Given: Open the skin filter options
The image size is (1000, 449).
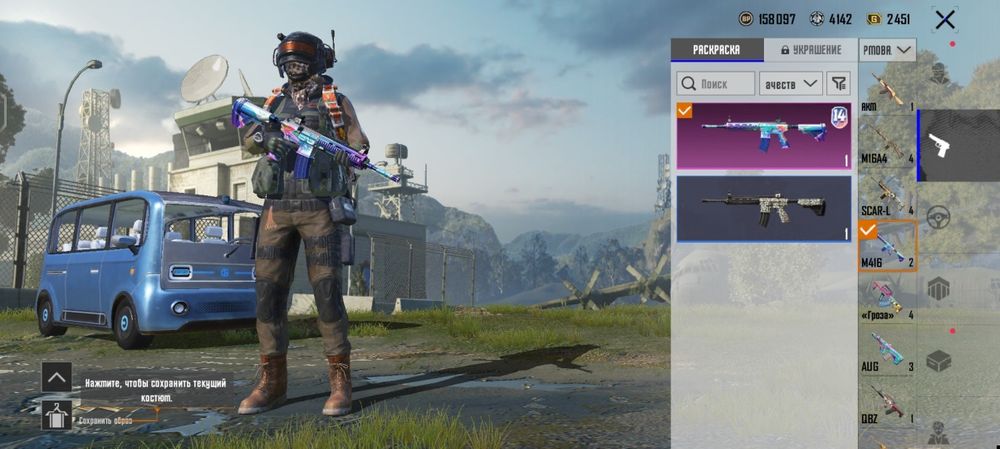Looking at the screenshot, I should 838,84.
